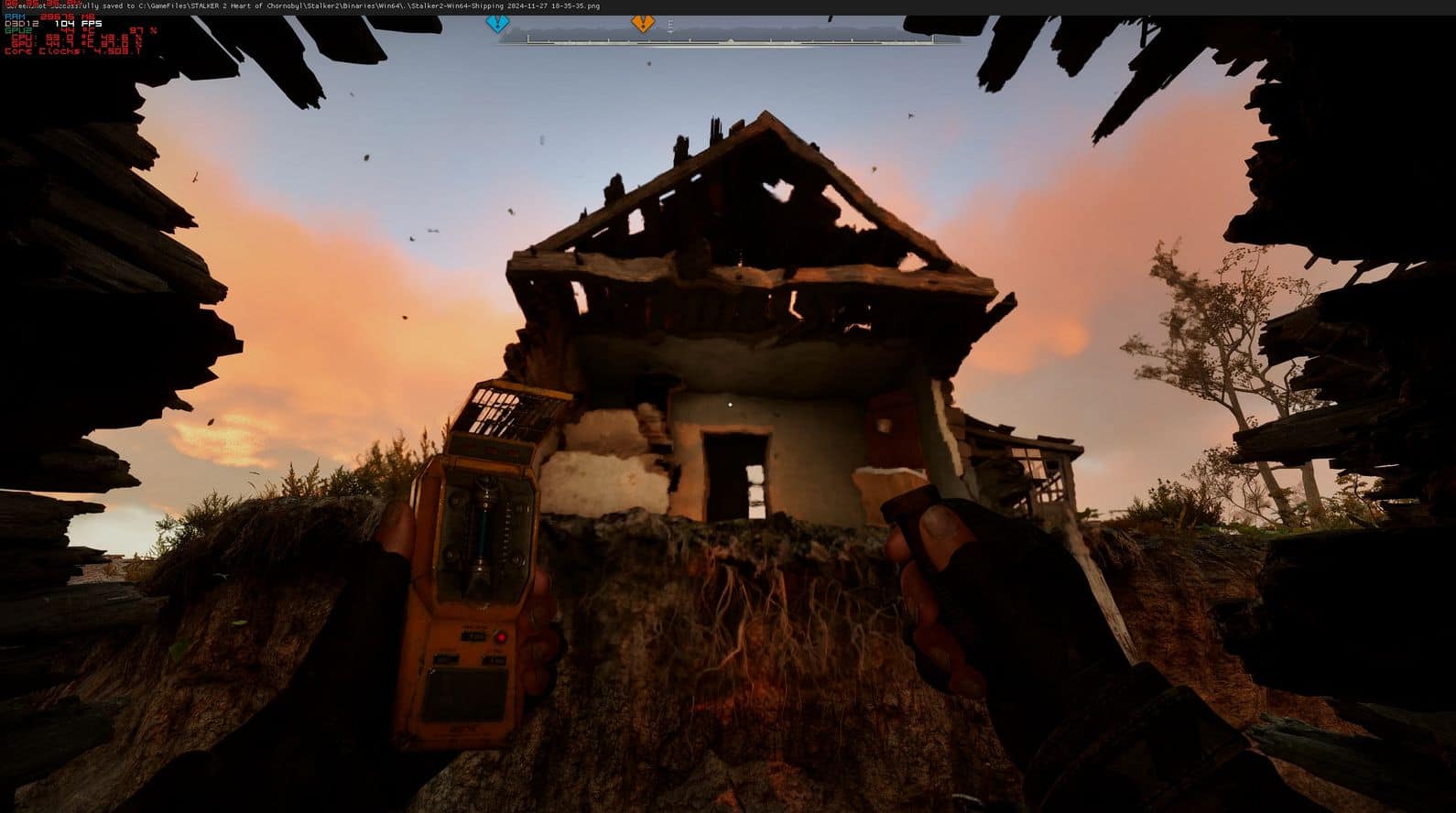Select the blue quest marker on compass
1456x813 pixels.
[497, 24]
